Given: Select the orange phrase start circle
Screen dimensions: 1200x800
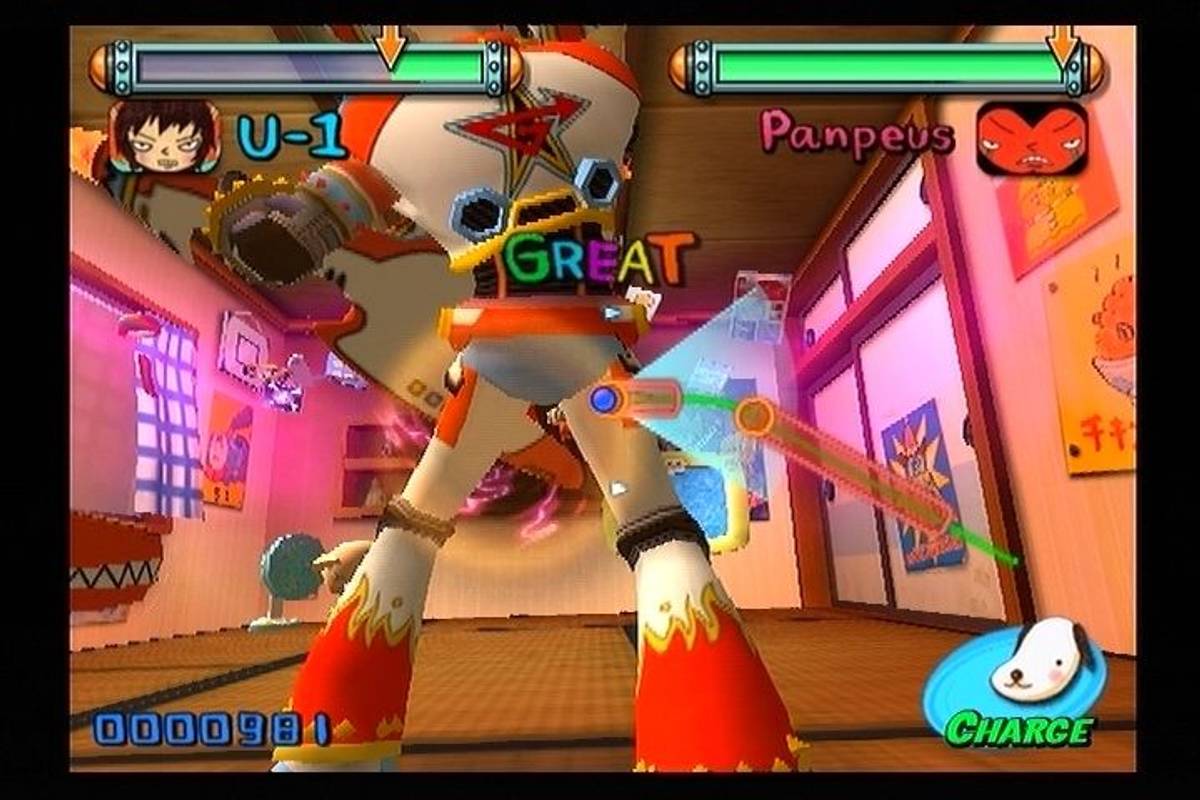Looking at the screenshot, I should tap(757, 417).
